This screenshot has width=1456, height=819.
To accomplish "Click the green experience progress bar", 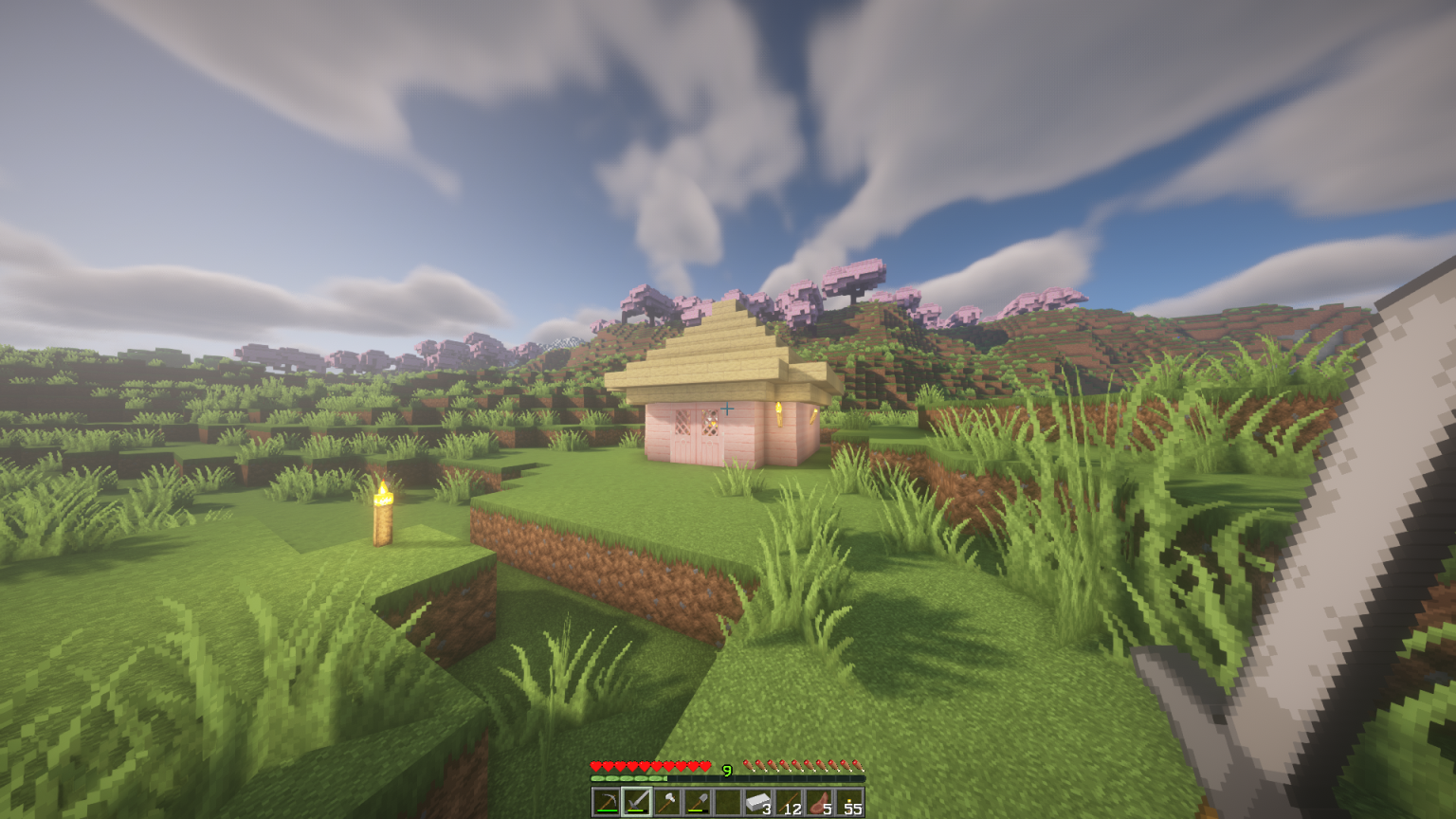I will [x=628, y=777].
